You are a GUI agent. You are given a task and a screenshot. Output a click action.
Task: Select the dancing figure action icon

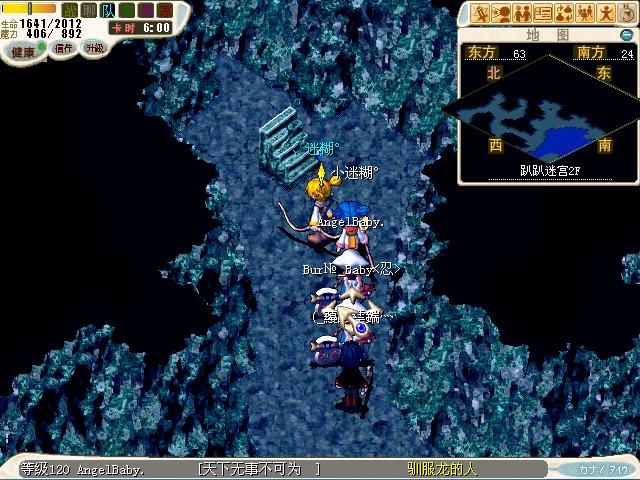[x=605, y=13]
